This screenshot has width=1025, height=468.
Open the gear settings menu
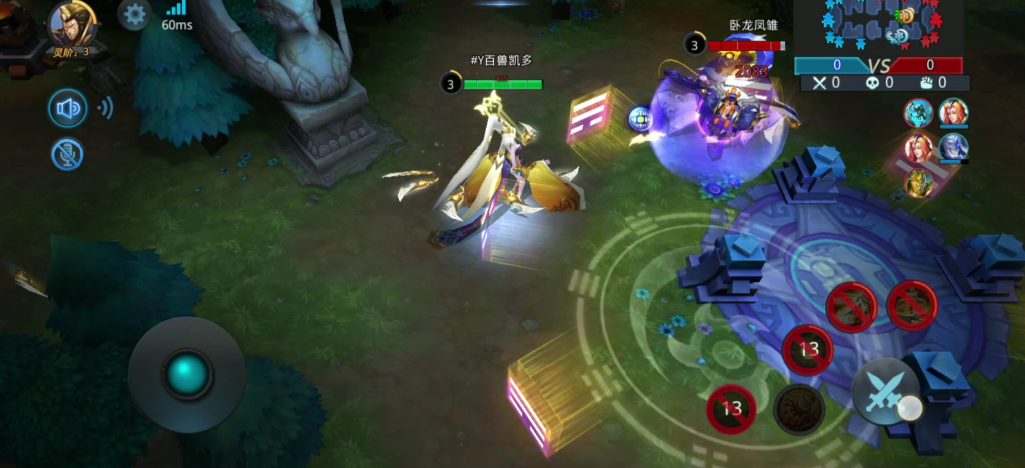pyautogui.click(x=134, y=14)
